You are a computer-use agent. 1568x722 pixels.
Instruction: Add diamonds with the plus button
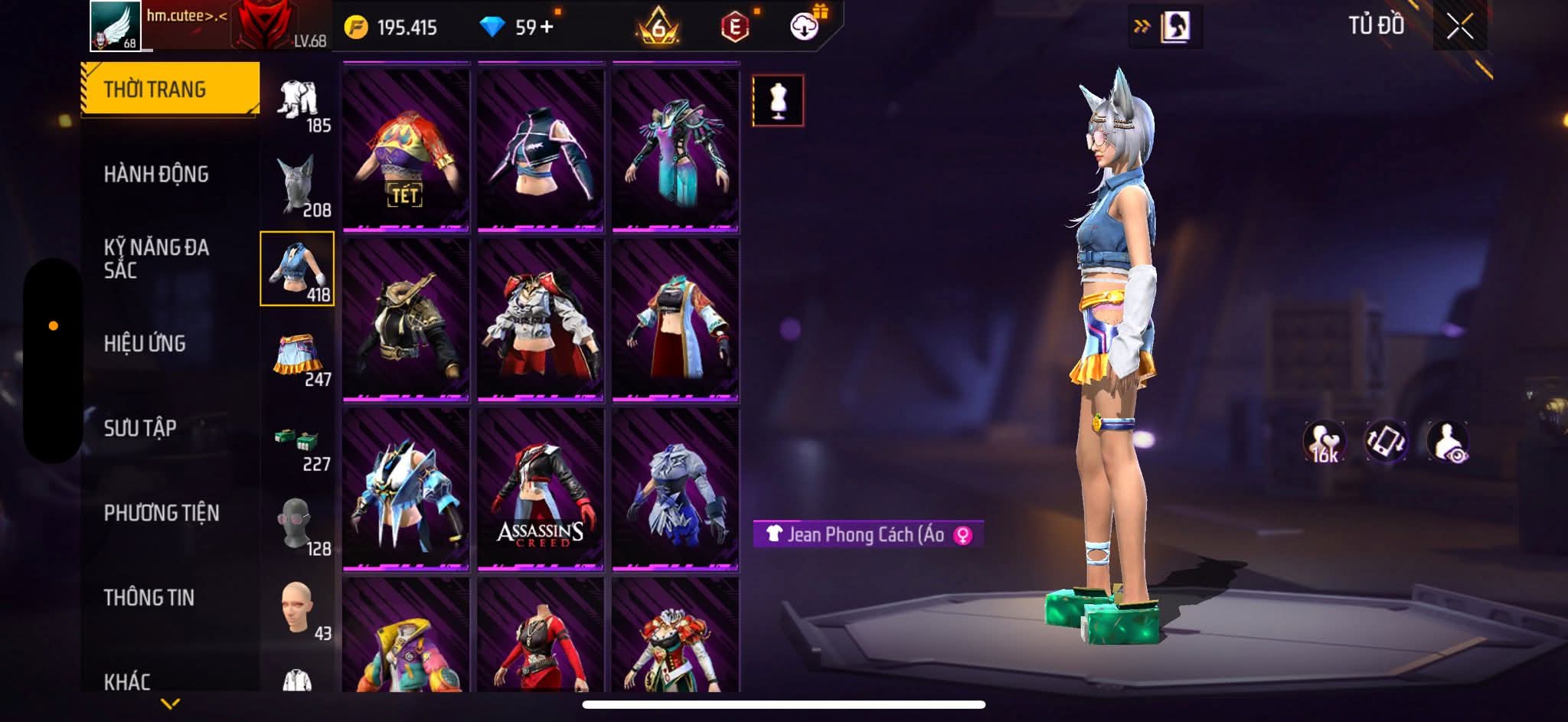coord(547,28)
